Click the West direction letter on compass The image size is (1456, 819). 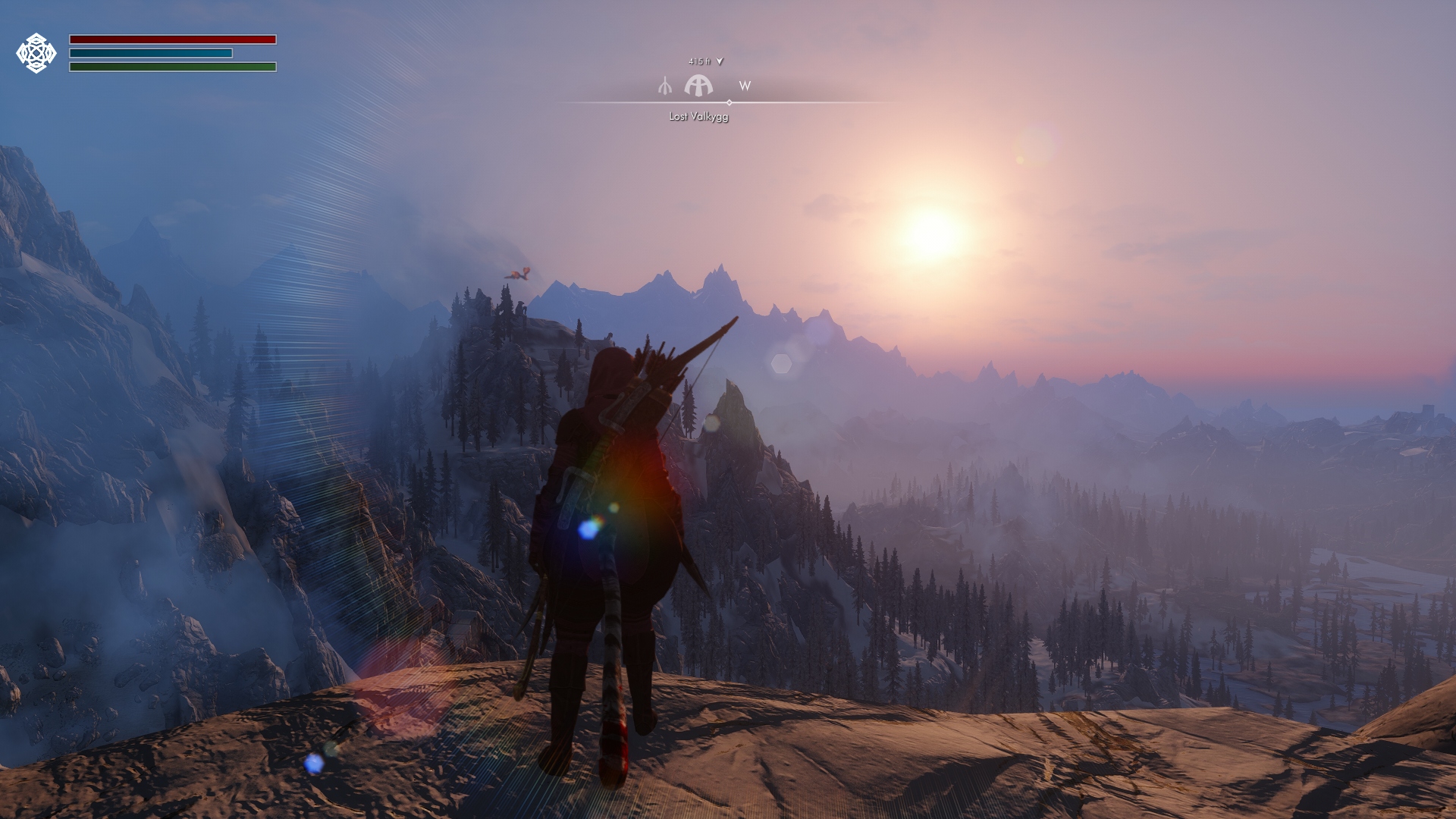(x=745, y=86)
